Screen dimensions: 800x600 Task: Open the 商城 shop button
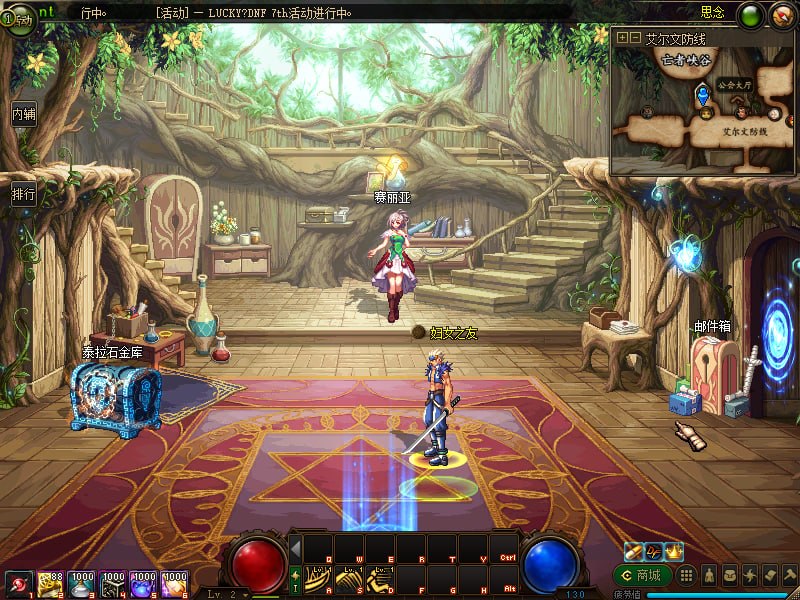point(641,575)
